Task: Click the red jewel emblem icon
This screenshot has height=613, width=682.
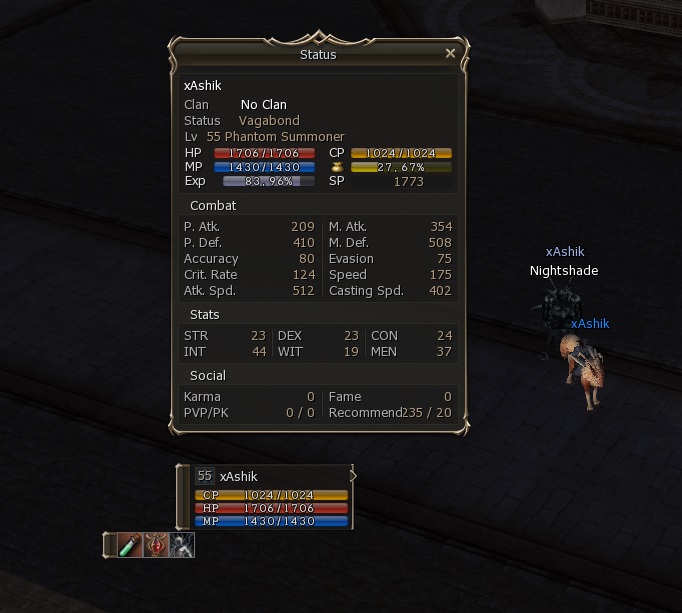Action: pos(156,545)
